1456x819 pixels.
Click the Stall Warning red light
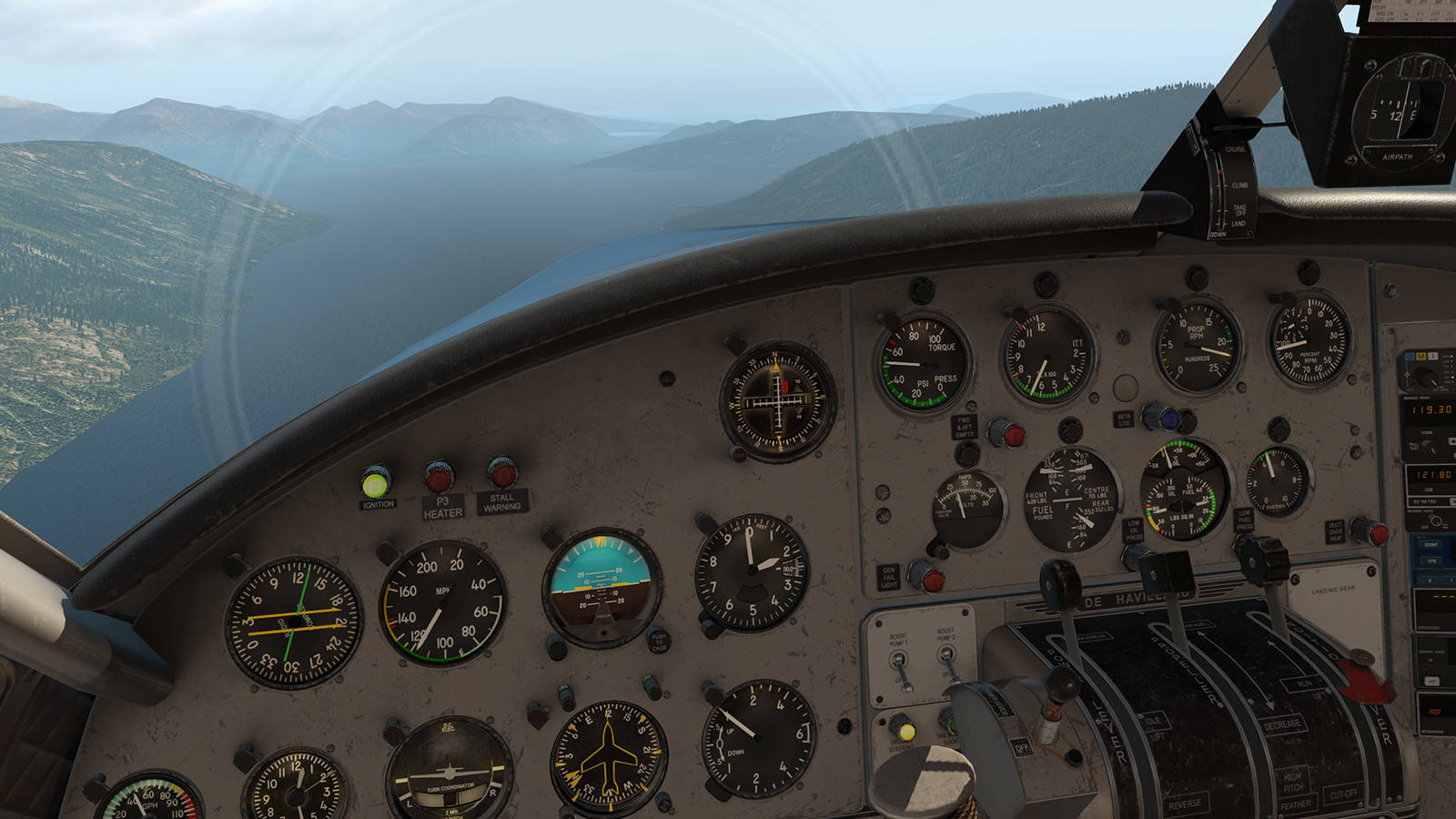point(502,473)
